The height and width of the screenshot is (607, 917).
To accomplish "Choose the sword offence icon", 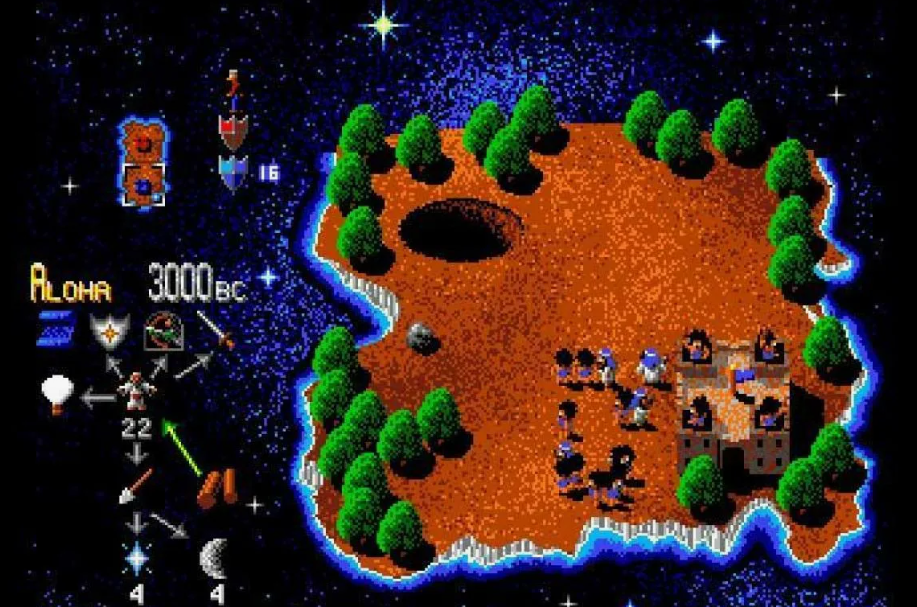I will pyautogui.click(x=215, y=329).
